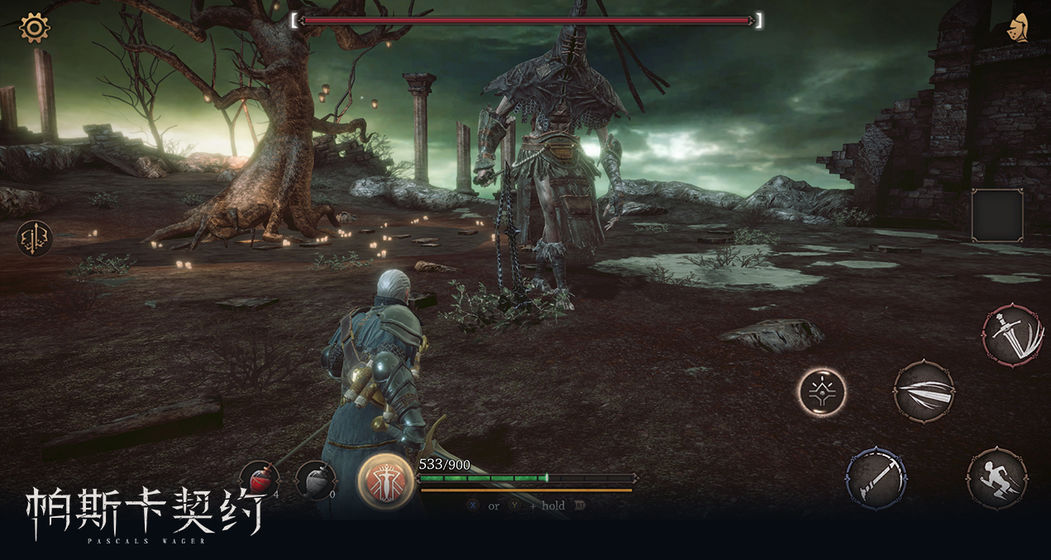1051x560 pixels.
Task: Trigger the blue-ringed axe skill
Action: coord(876,477)
